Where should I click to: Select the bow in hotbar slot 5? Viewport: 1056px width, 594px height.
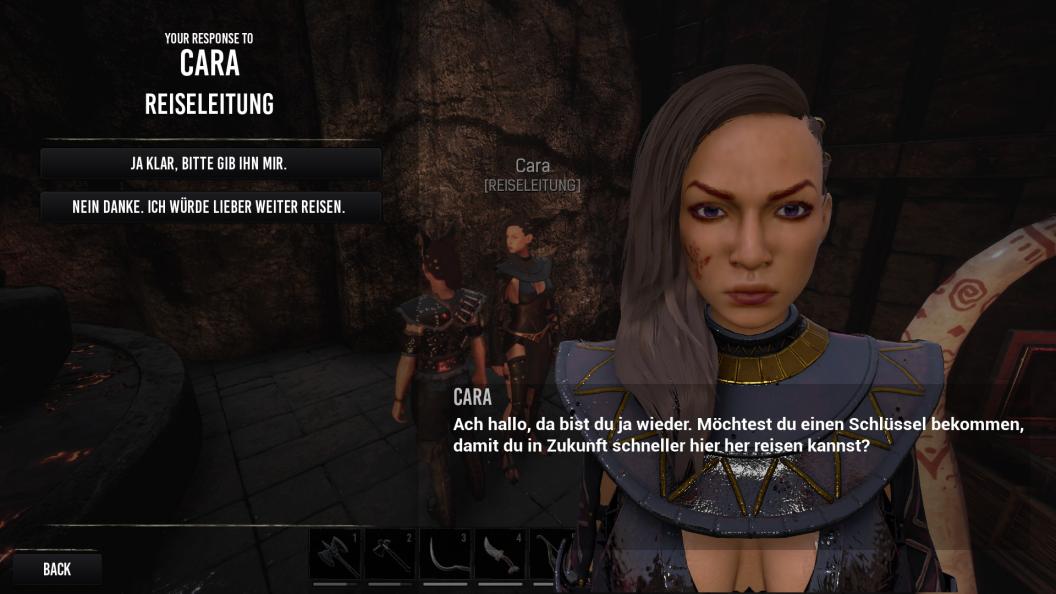point(552,554)
